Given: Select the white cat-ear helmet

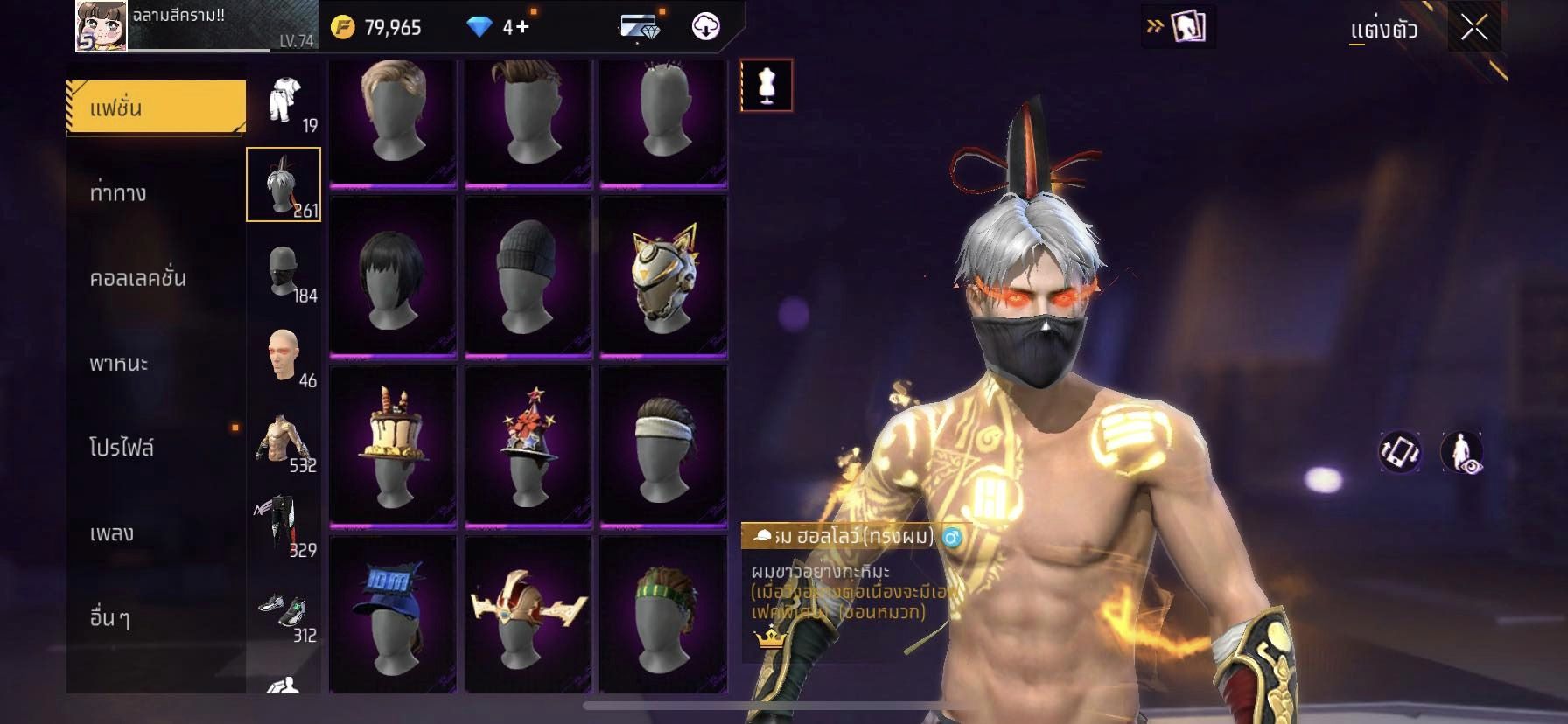Looking at the screenshot, I should pos(663,275).
